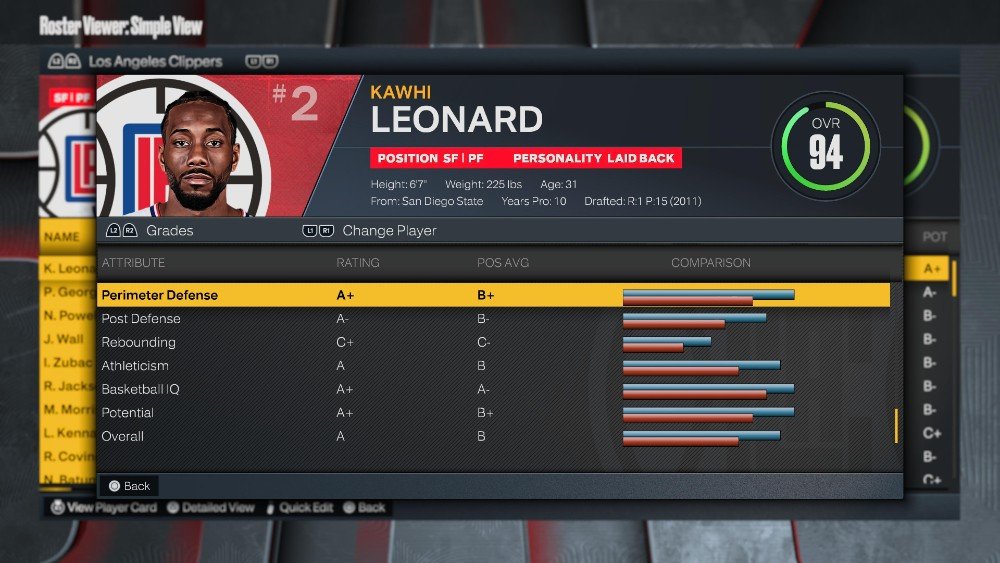Screen dimensions: 1000x563
Task: Click the attribute list scrollbar
Action: coord(896,425)
